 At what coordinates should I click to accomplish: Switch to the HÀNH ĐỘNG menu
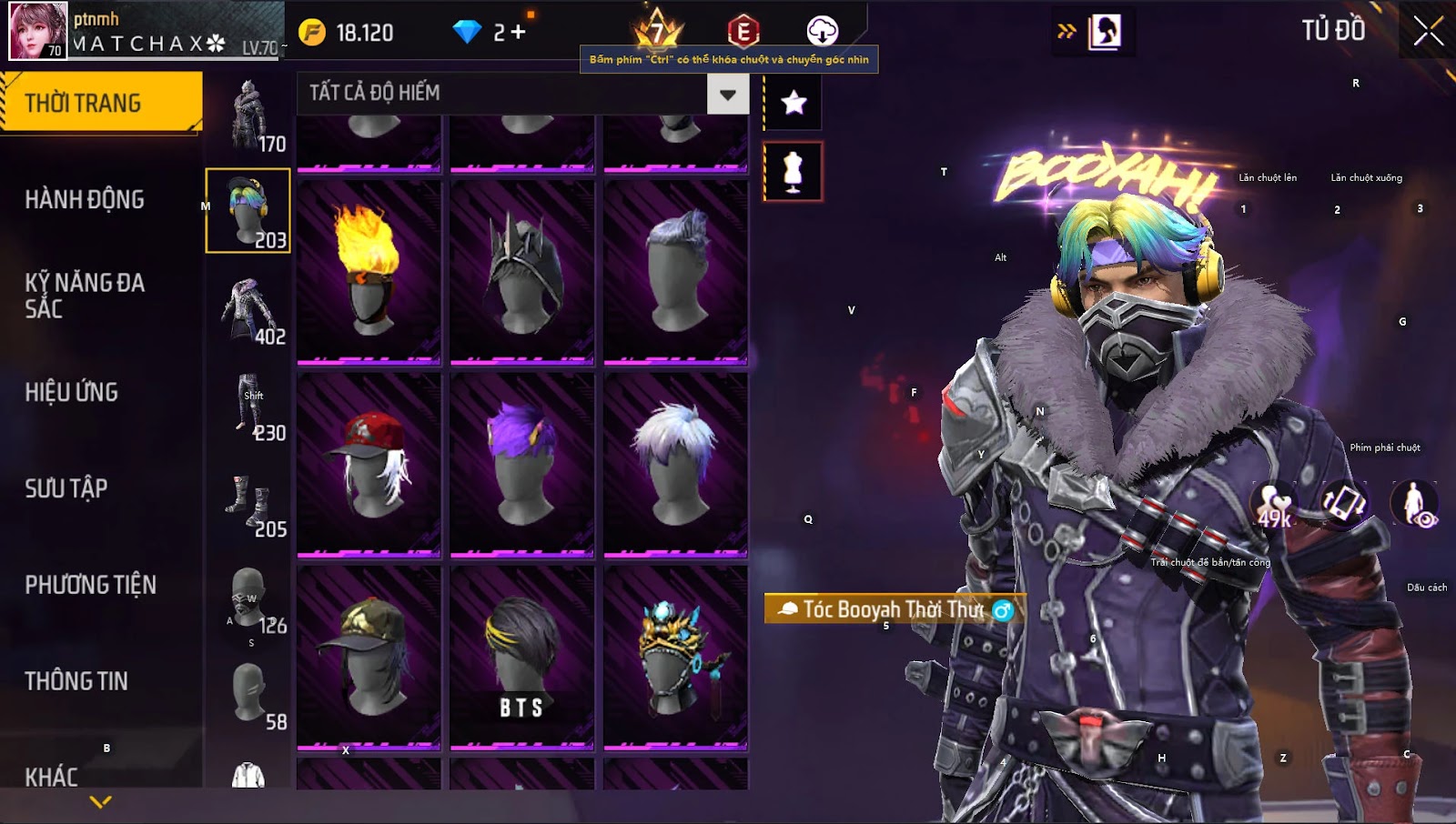tap(85, 199)
